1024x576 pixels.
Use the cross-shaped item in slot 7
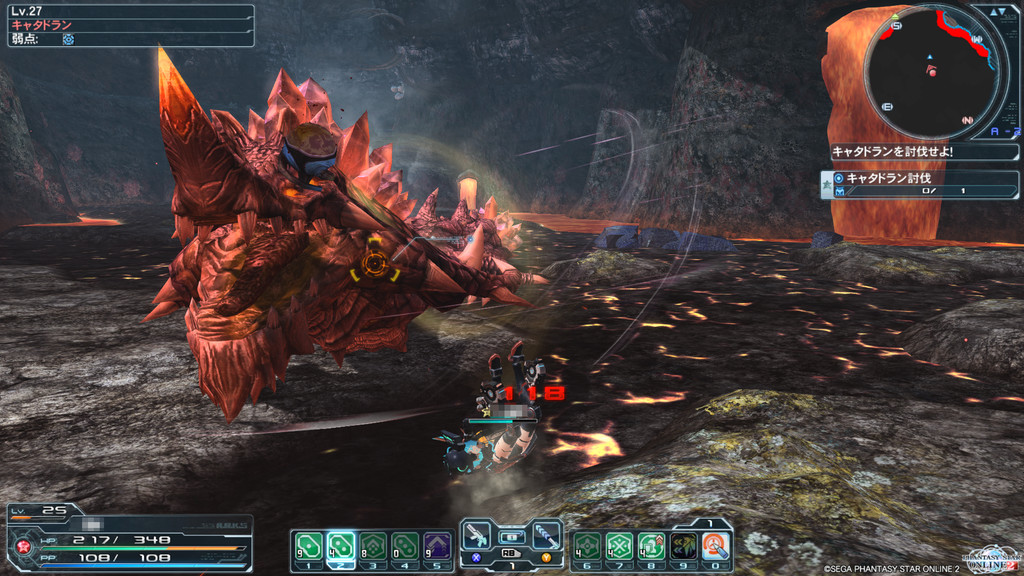click(619, 545)
